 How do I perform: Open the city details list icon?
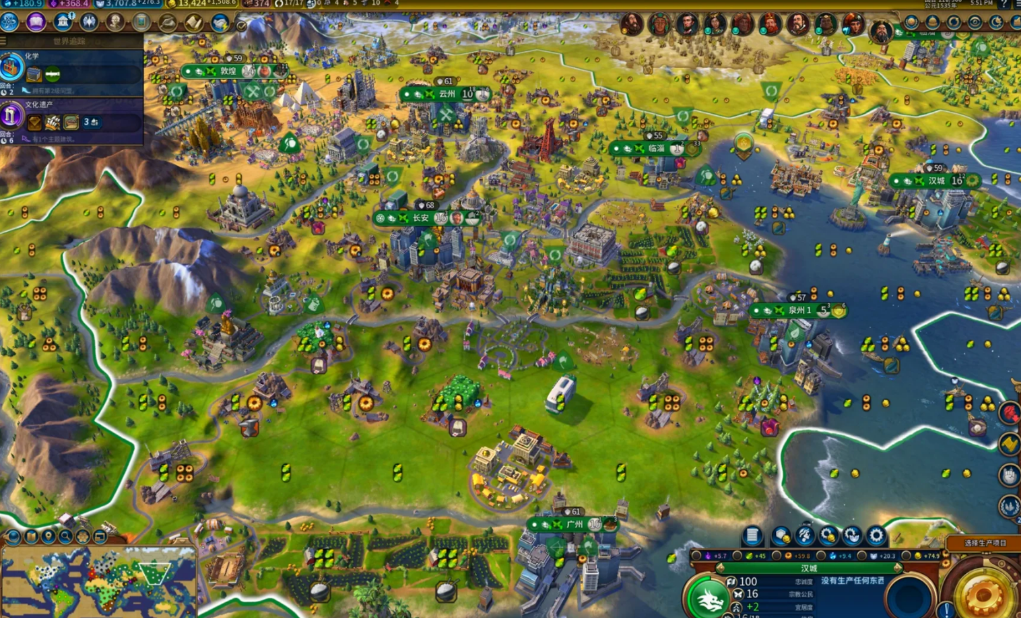[753, 536]
